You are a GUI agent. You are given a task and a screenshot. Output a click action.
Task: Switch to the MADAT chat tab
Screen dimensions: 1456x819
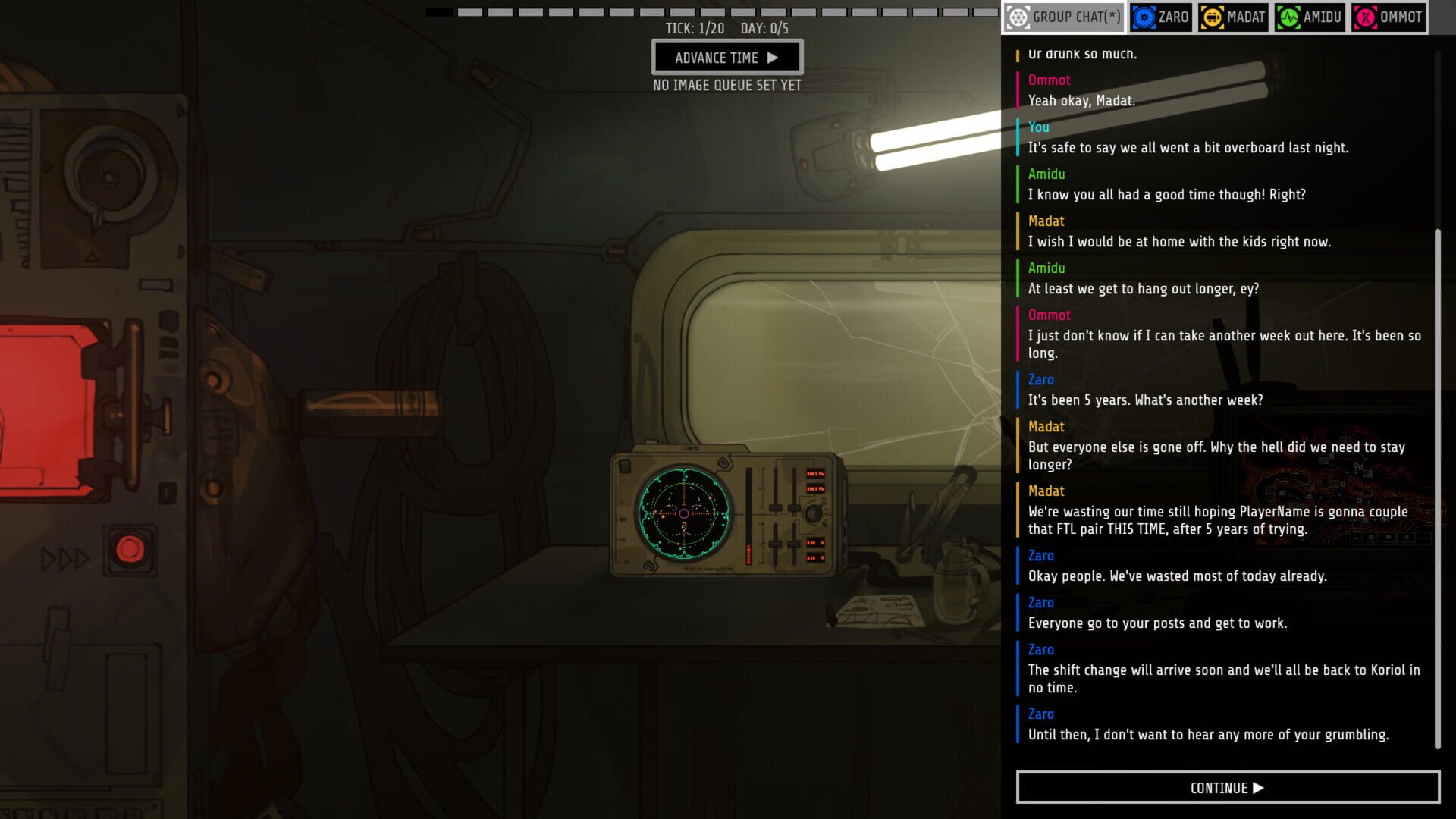(x=1233, y=17)
